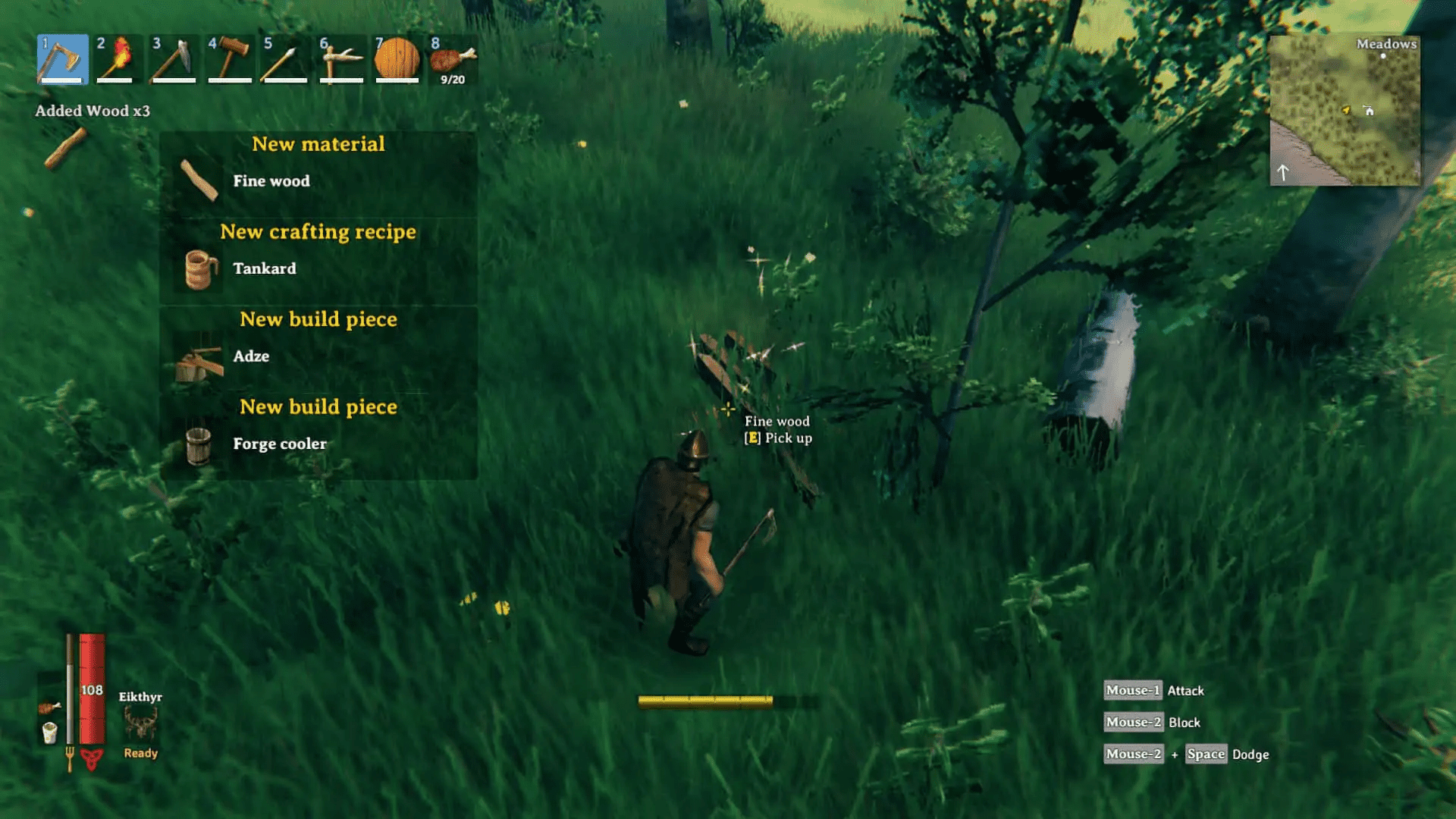
Task: Click the yellow stamina bar
Action: coord(705,701)
